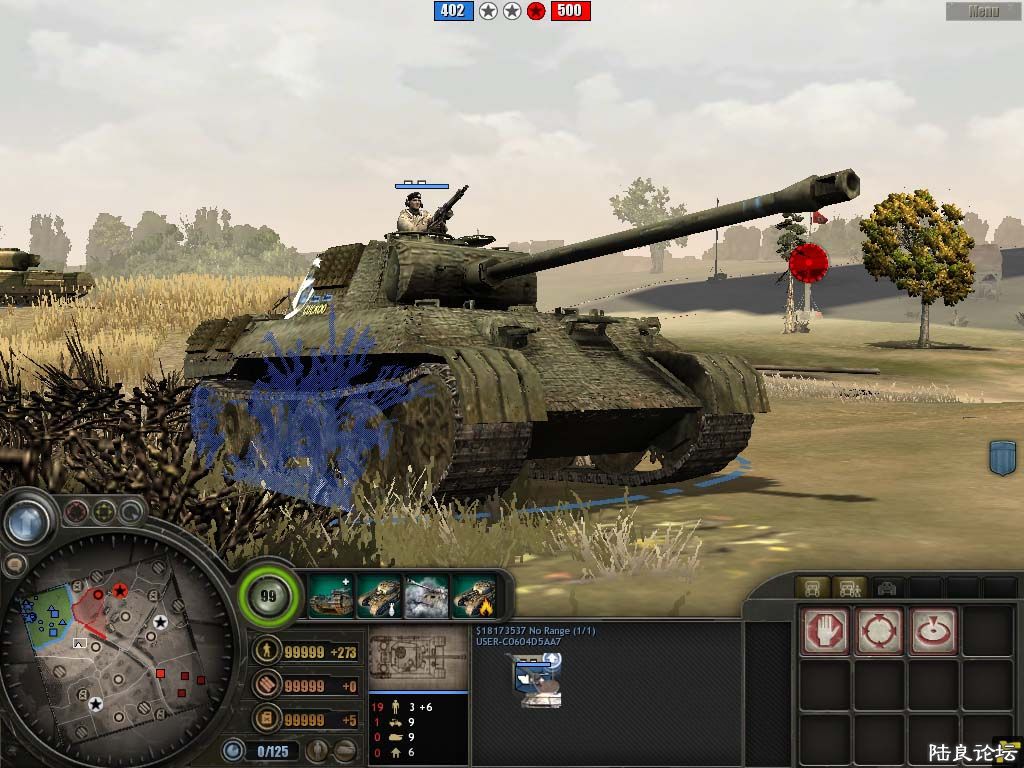Use the tank smoke screen ability
This screenshot has height=768, width=1024.
(x=427, y=596)
